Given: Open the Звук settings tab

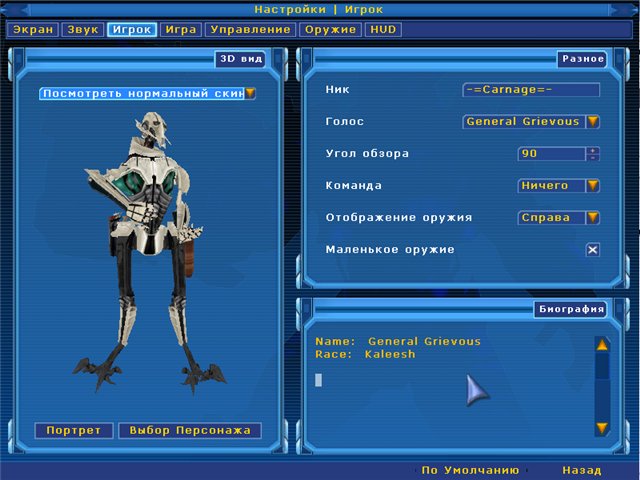Looking at the screenshot, I should [x=82, y=30].
